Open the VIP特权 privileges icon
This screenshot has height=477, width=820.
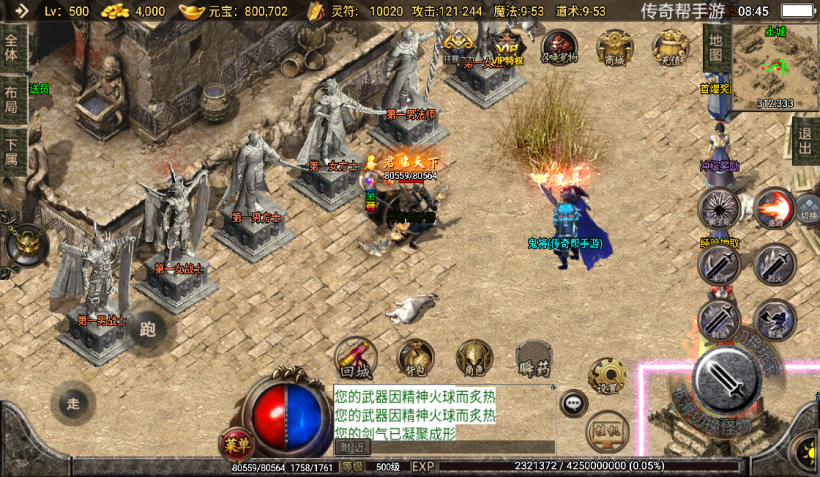click(507, 46)
